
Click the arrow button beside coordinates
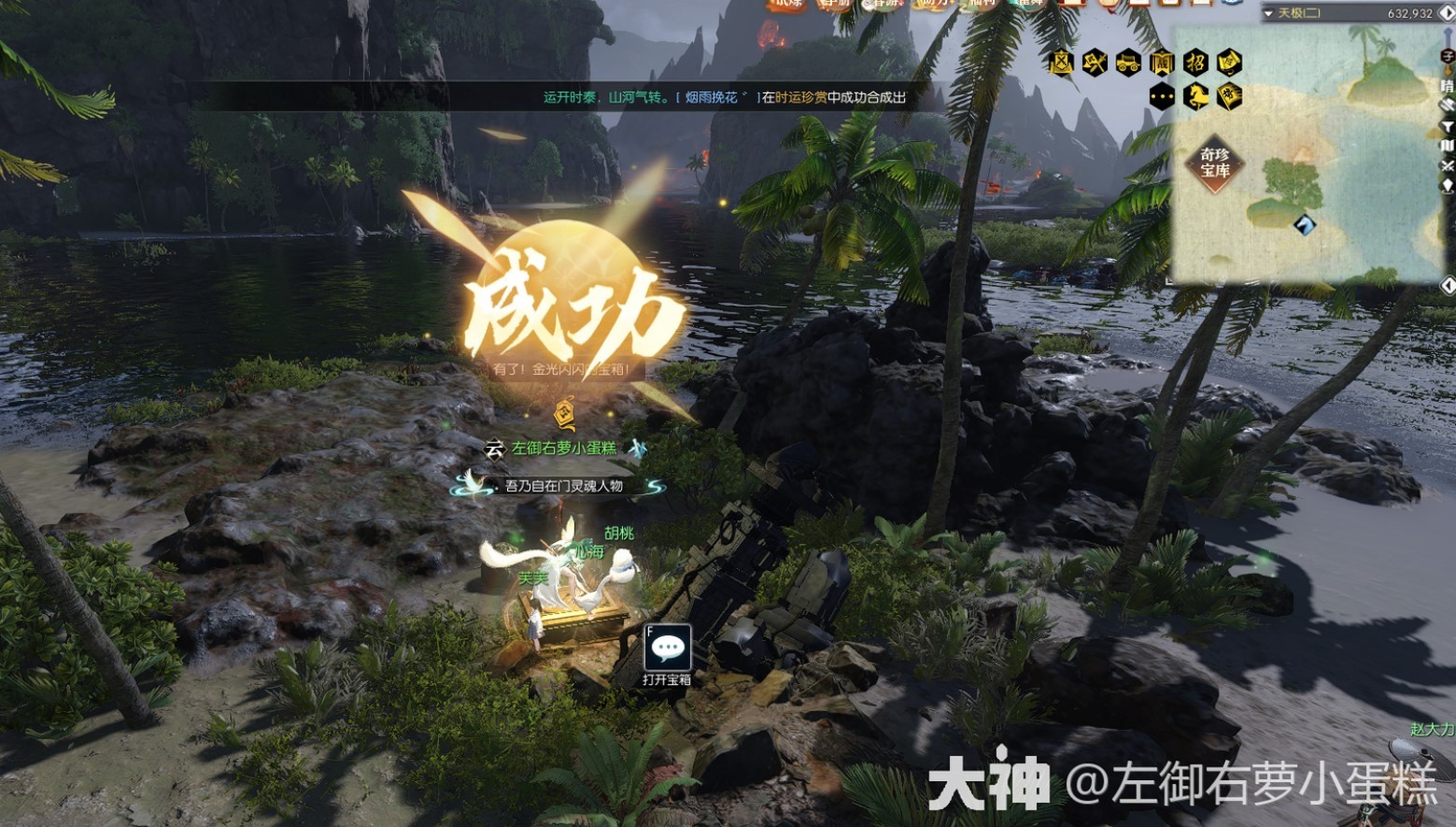point(1446,13)
